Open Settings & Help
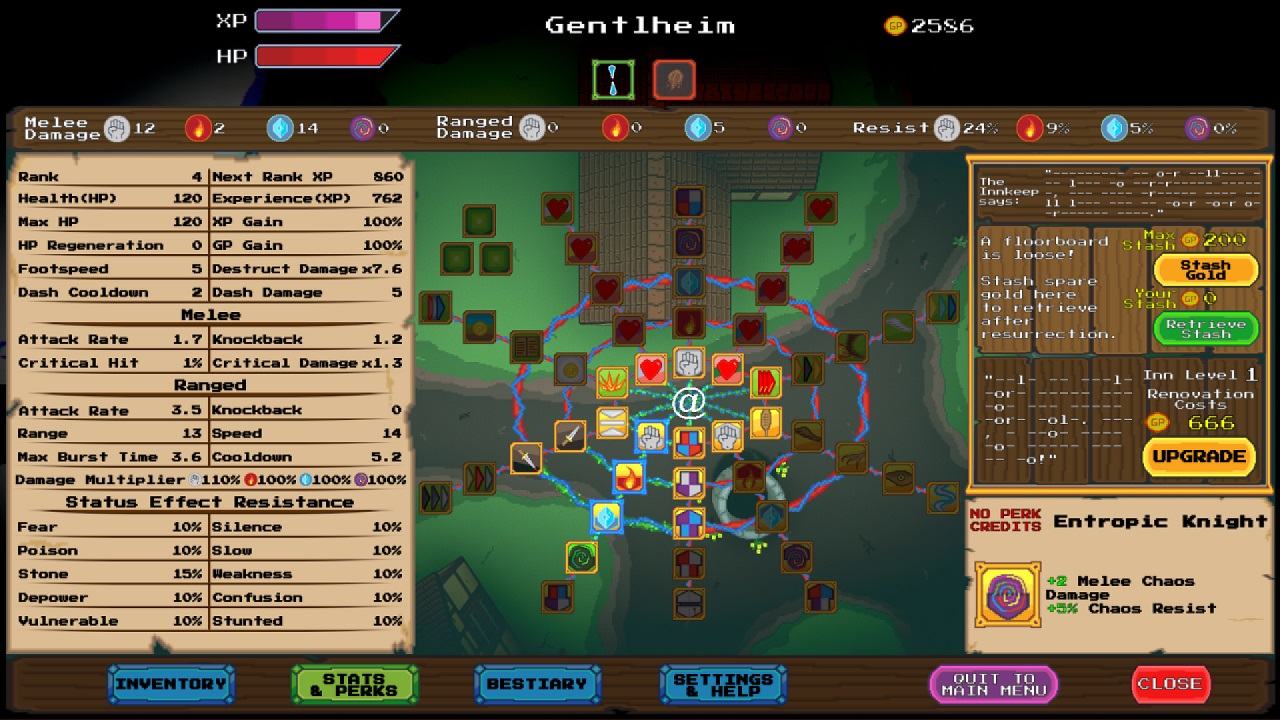Image resolution: width=1280 pixels, height=720 pixels. click(x=724, y=684)
